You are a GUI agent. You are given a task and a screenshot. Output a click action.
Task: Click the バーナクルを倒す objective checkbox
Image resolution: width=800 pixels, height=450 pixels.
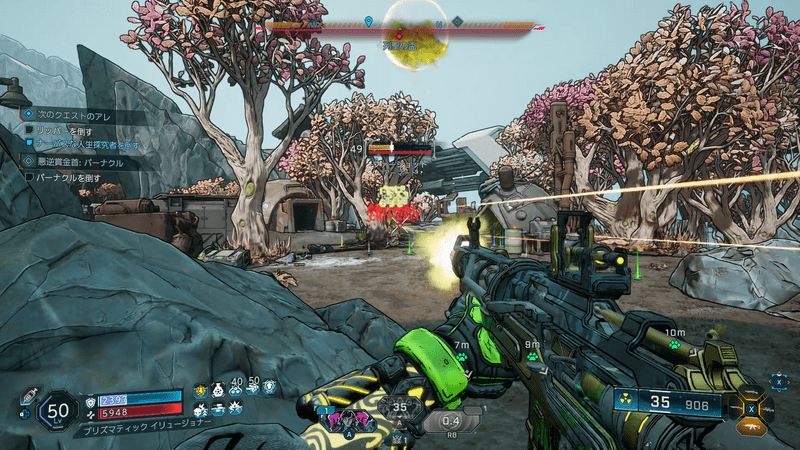[31, 176]
